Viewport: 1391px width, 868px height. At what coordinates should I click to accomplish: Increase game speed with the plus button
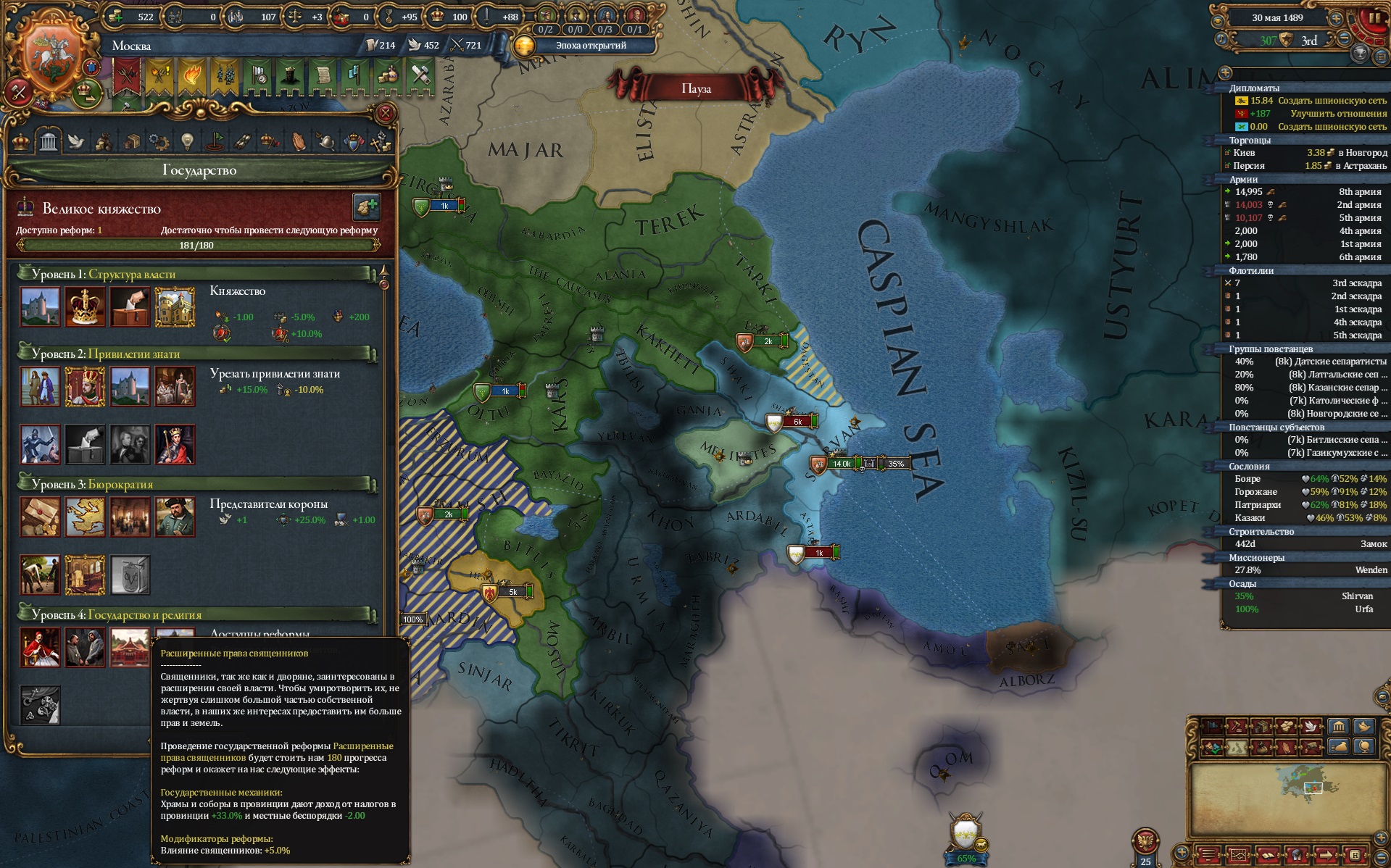(1335, 17)
